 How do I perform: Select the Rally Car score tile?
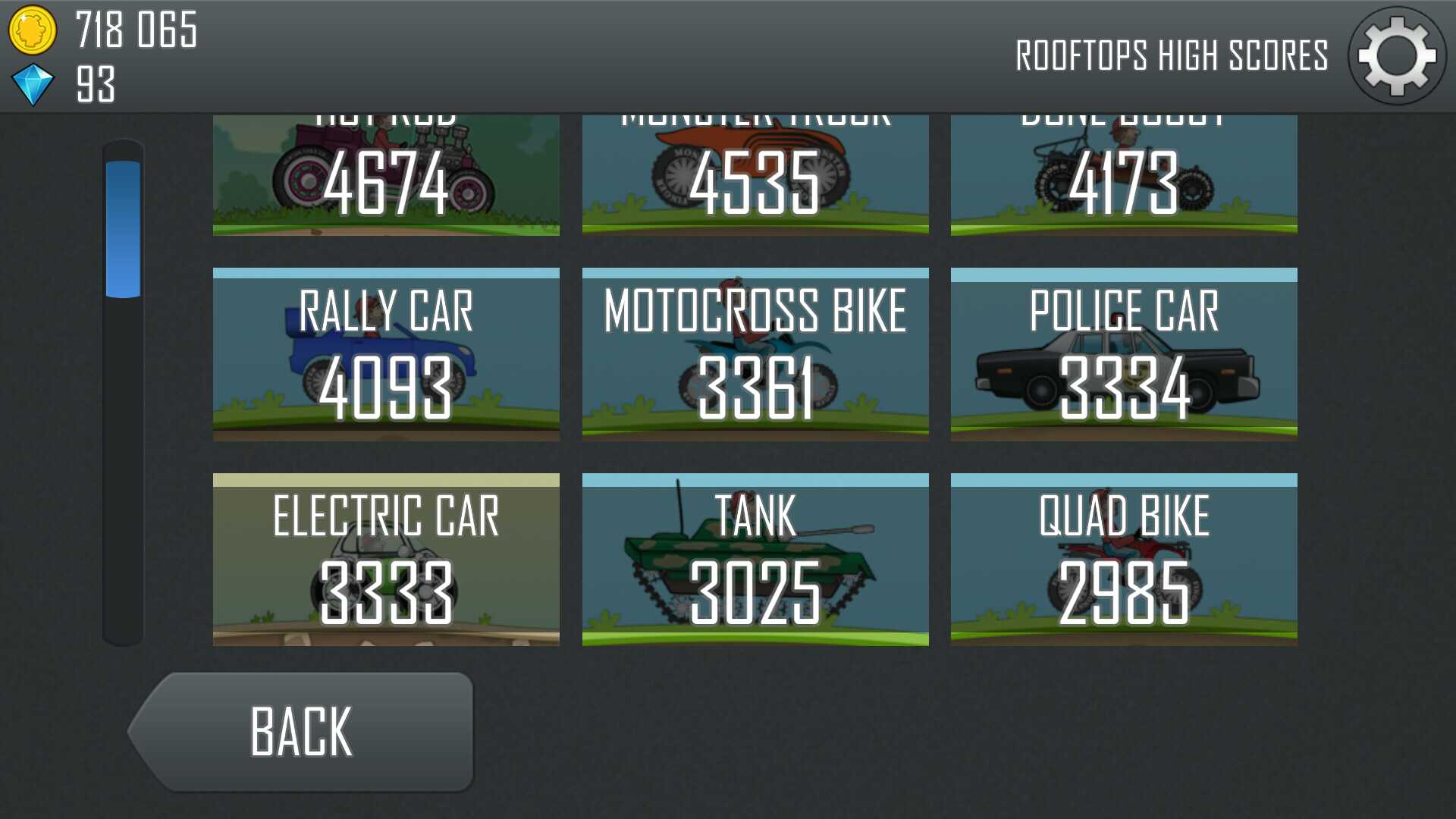[x=386, y=354]
